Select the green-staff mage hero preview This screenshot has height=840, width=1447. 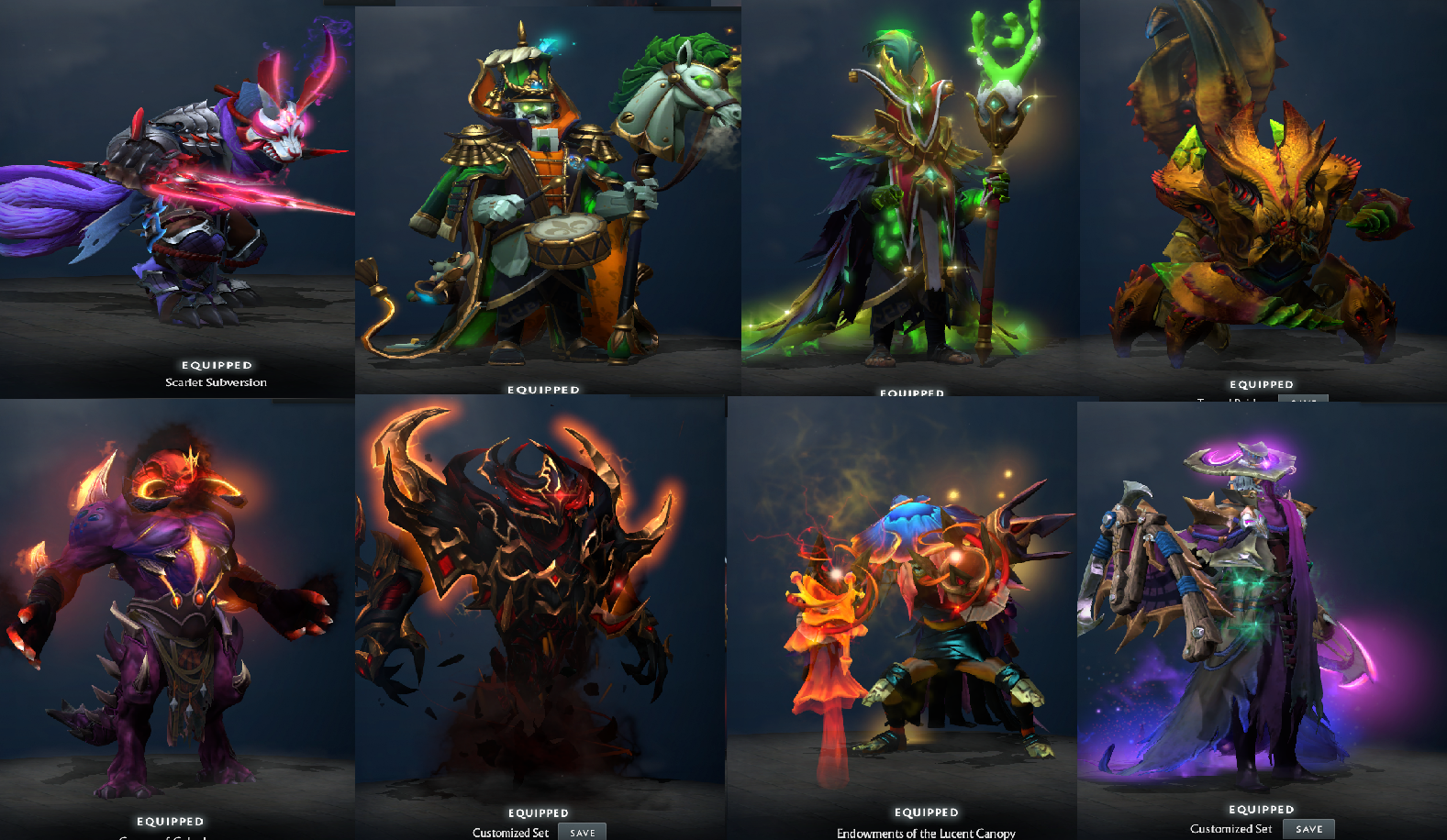coord(908,183)
